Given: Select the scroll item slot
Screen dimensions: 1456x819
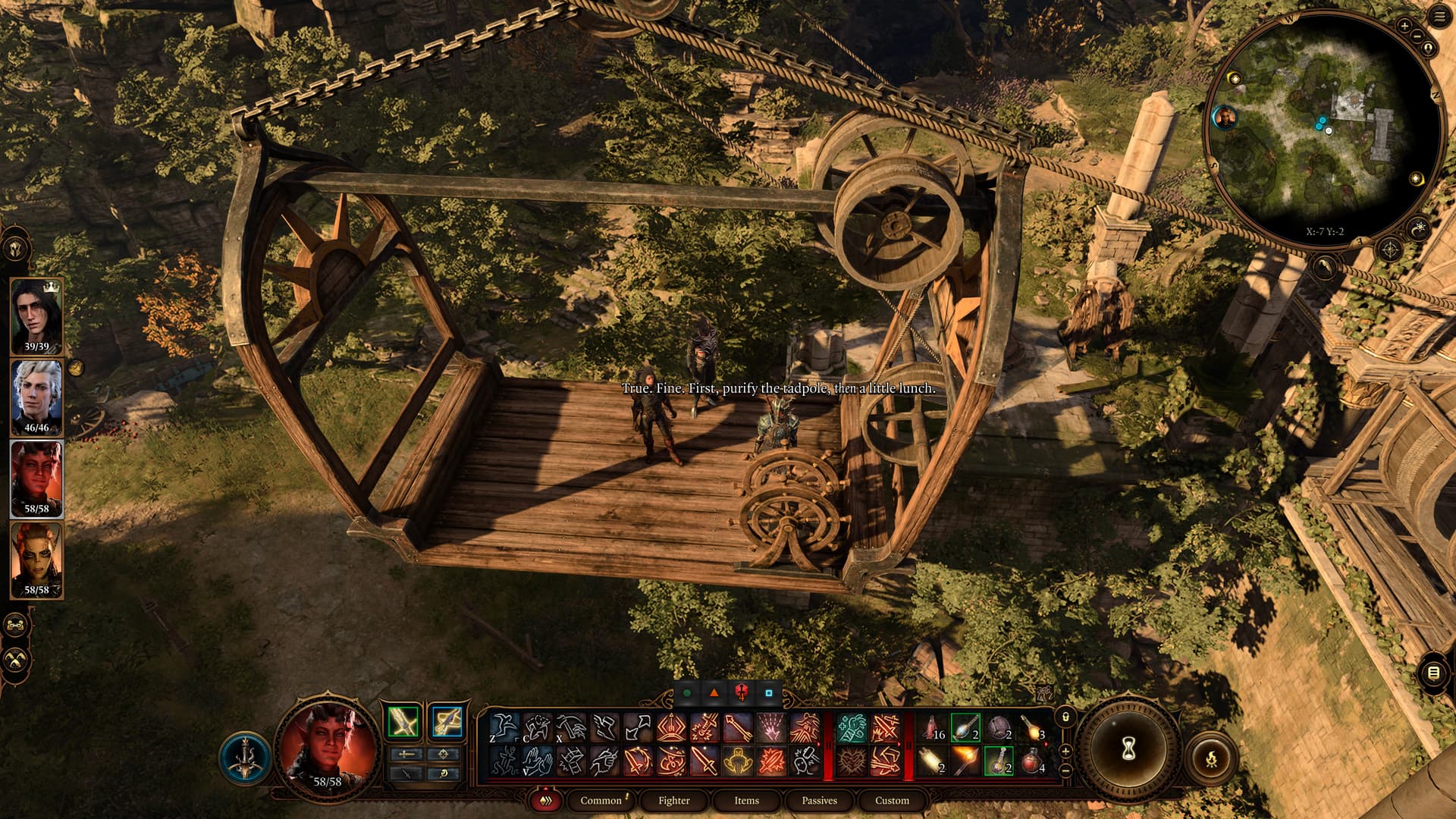Looking at the screenshot, I should (931, 761).
